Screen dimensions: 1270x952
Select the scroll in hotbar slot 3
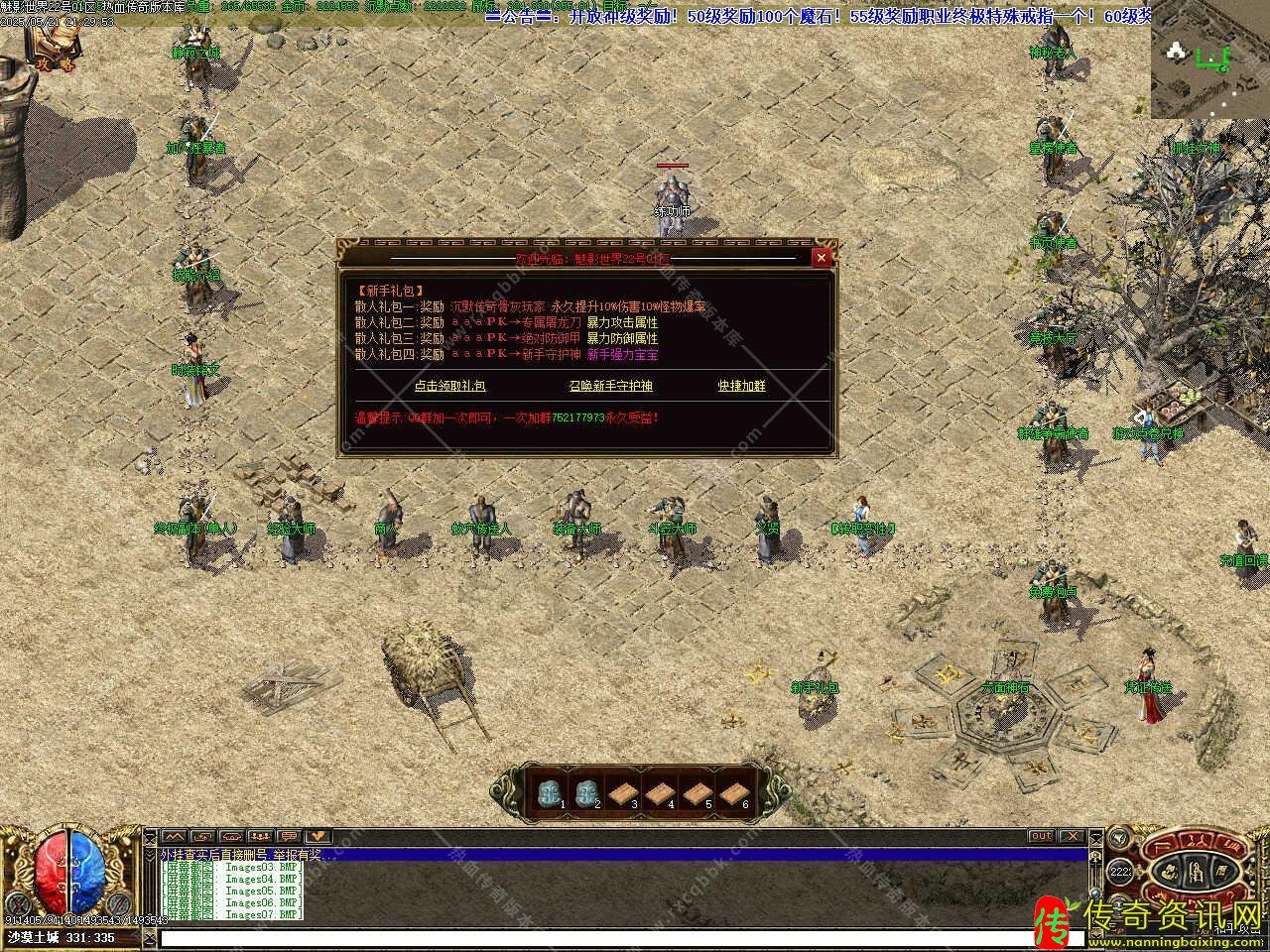point(622,792)
